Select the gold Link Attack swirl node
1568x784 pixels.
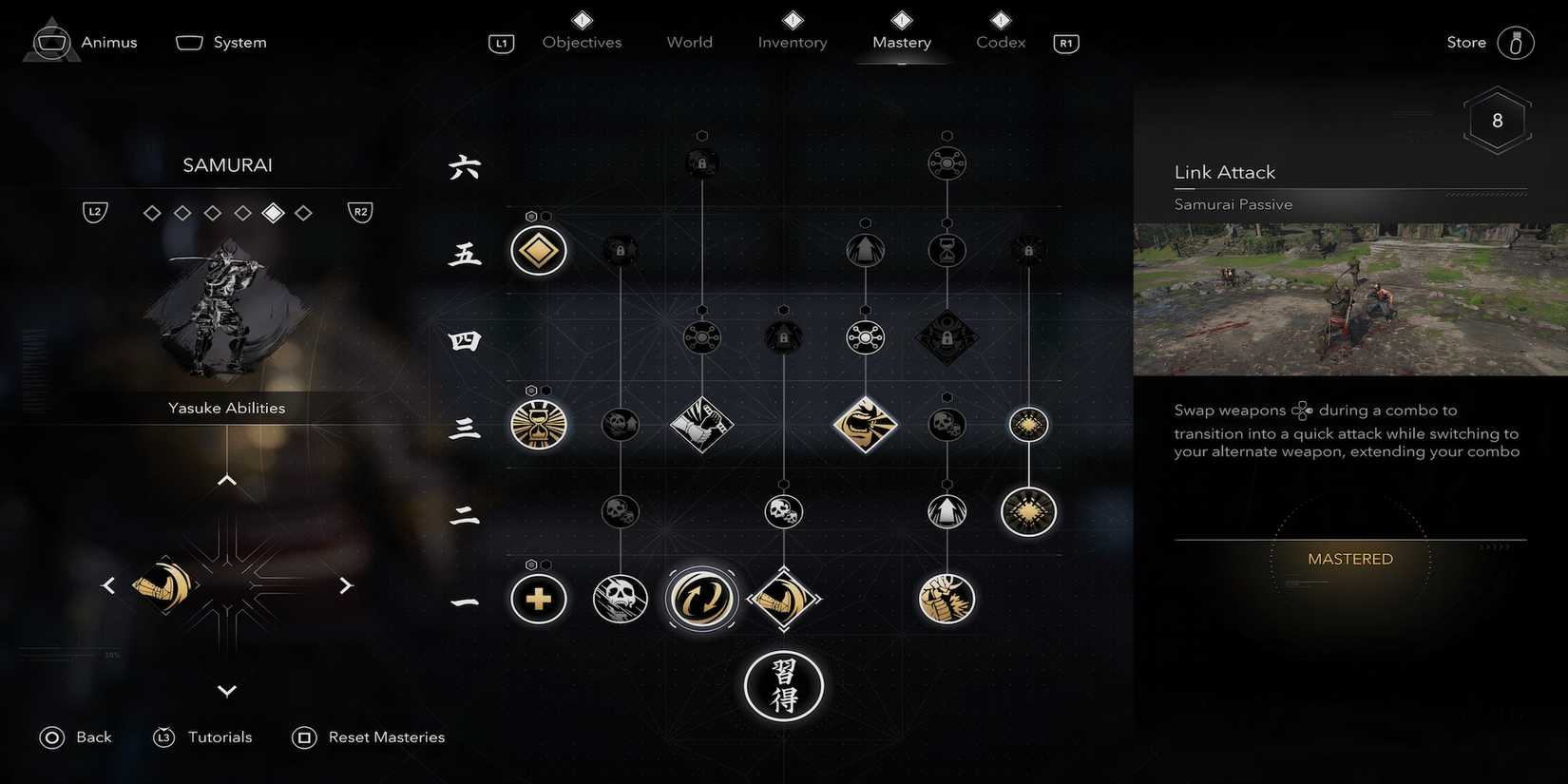pyautogui.click(x=701, y=599)
